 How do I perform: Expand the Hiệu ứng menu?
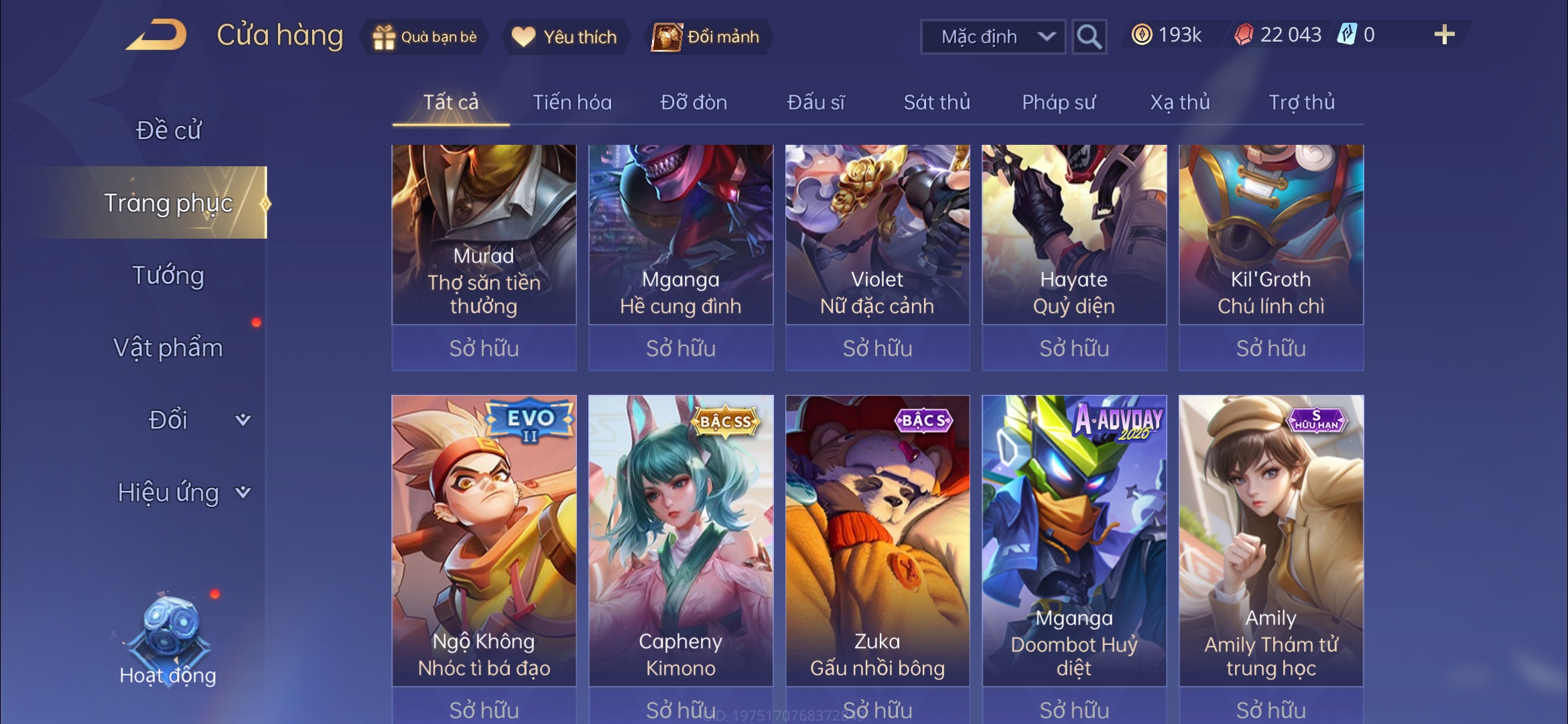pyautogui.click(x=182, y=493)
